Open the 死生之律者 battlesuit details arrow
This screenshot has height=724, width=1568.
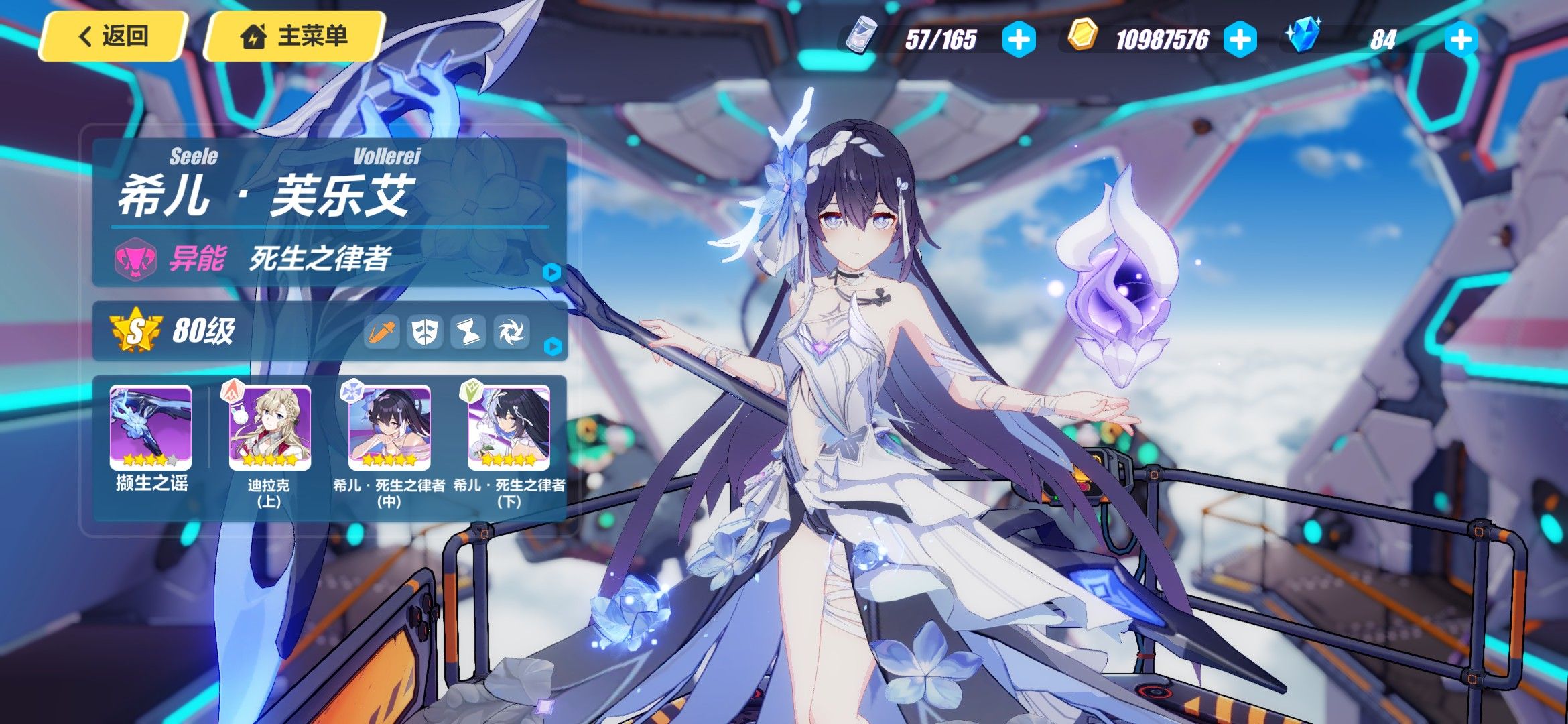coord(551,272)
